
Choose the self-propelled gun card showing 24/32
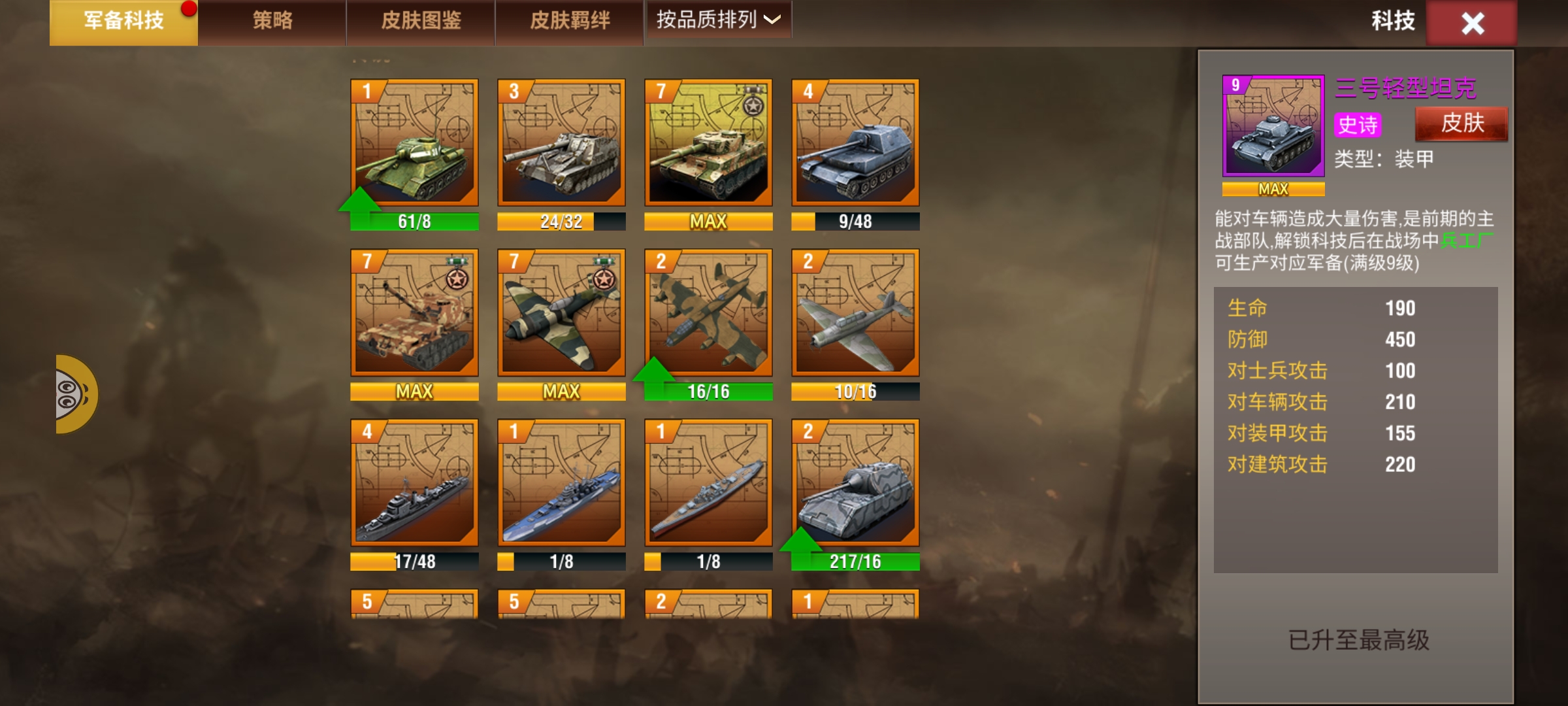[561, 143]
